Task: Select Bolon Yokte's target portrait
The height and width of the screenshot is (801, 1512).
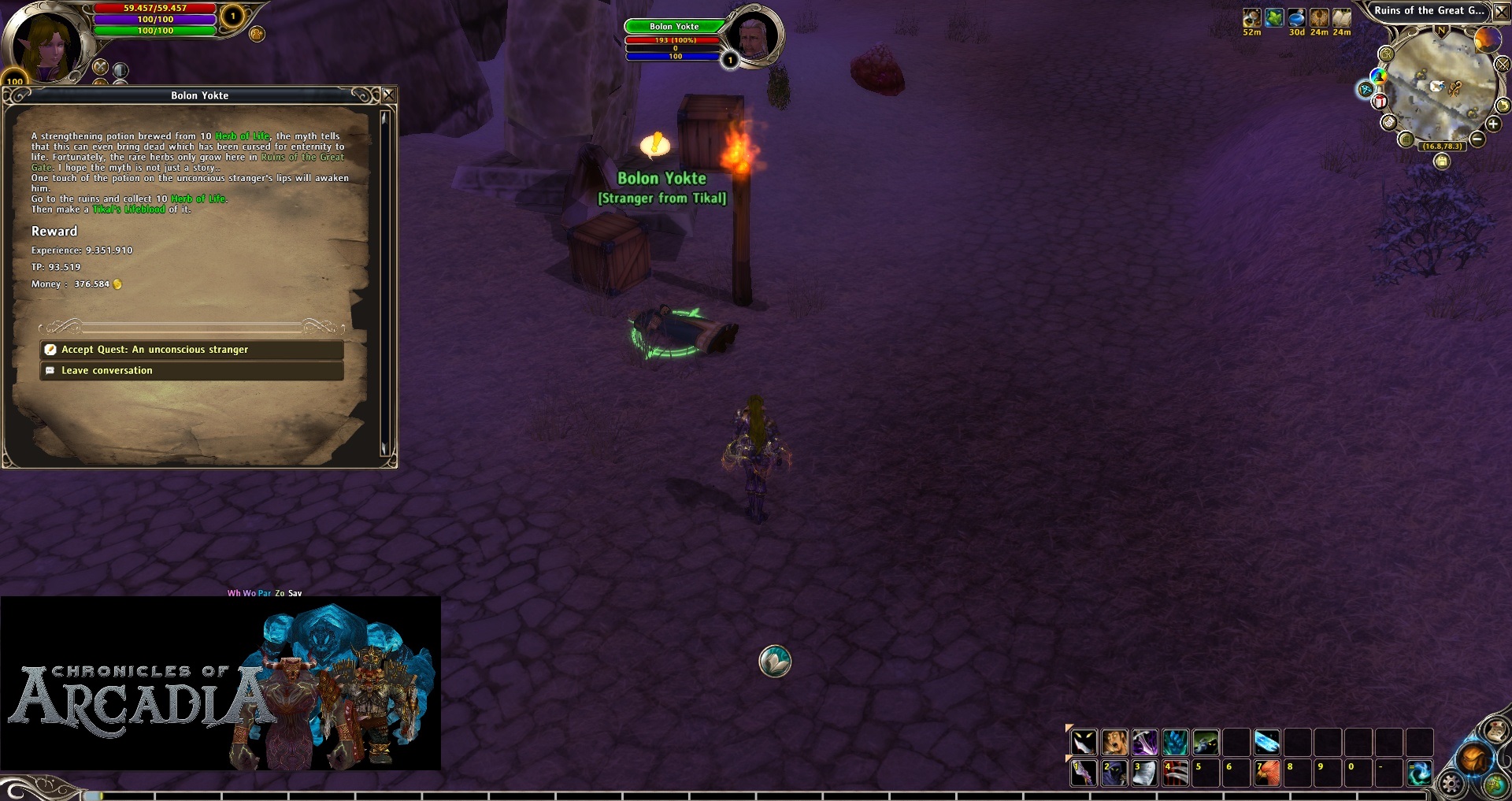Action: (x=754, y=37)
